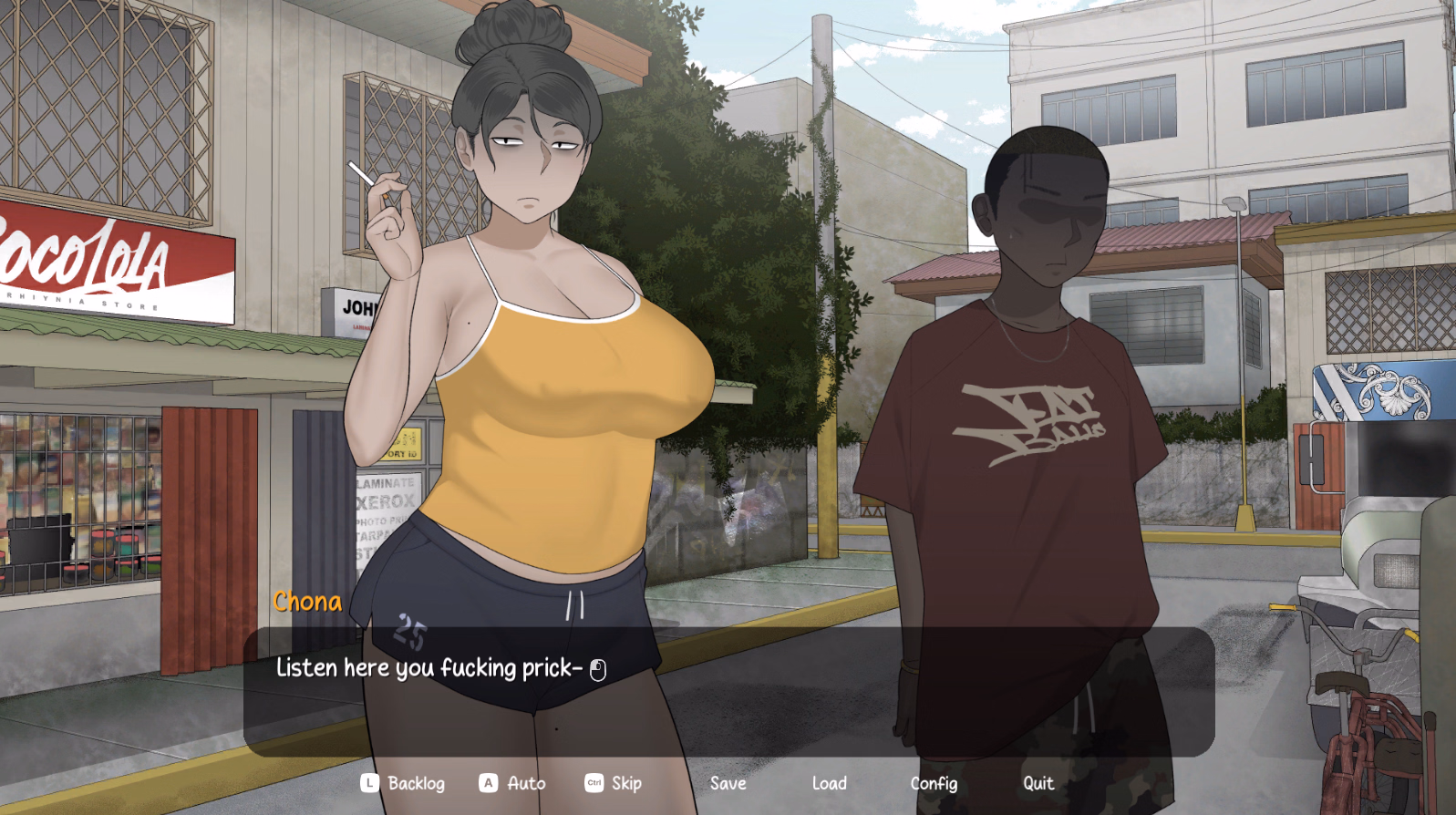Click the L keycap icon beside Backlog
Screen dimensions: 1456x815
(x=368, y=783)
